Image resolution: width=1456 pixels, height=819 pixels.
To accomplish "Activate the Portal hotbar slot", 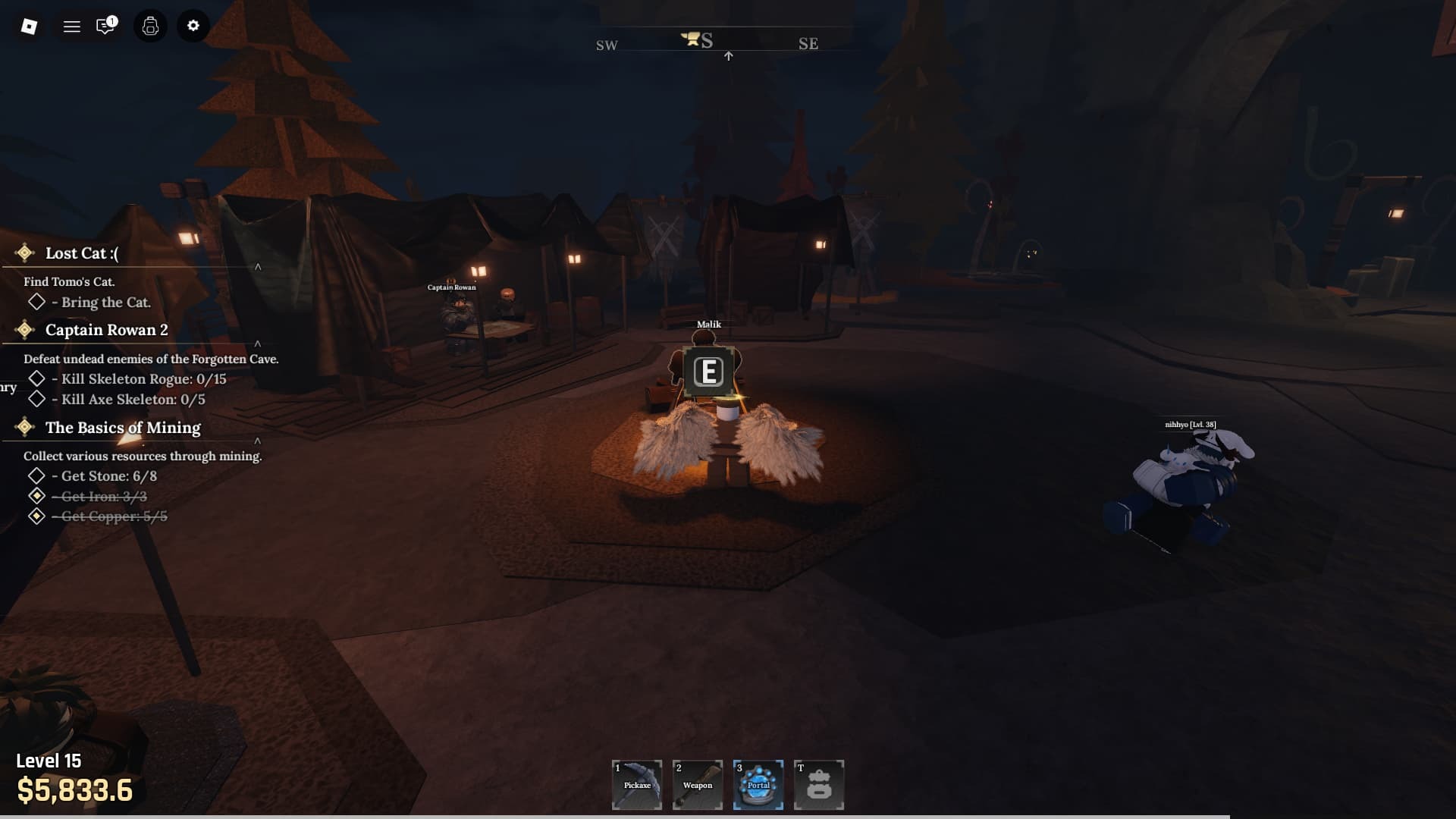I will (758, 785).
